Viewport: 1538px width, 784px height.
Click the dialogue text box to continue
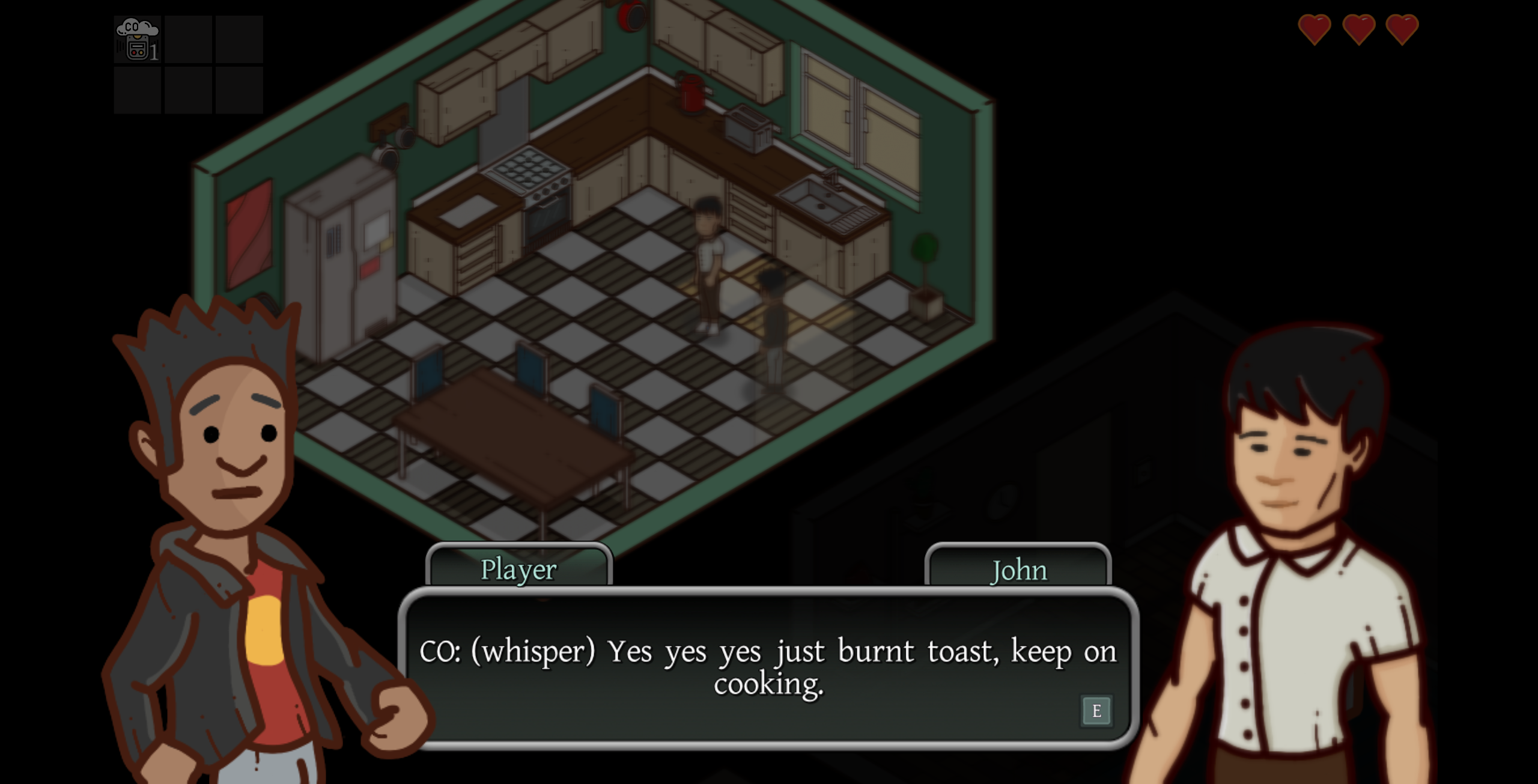click(x=768, y=668)
